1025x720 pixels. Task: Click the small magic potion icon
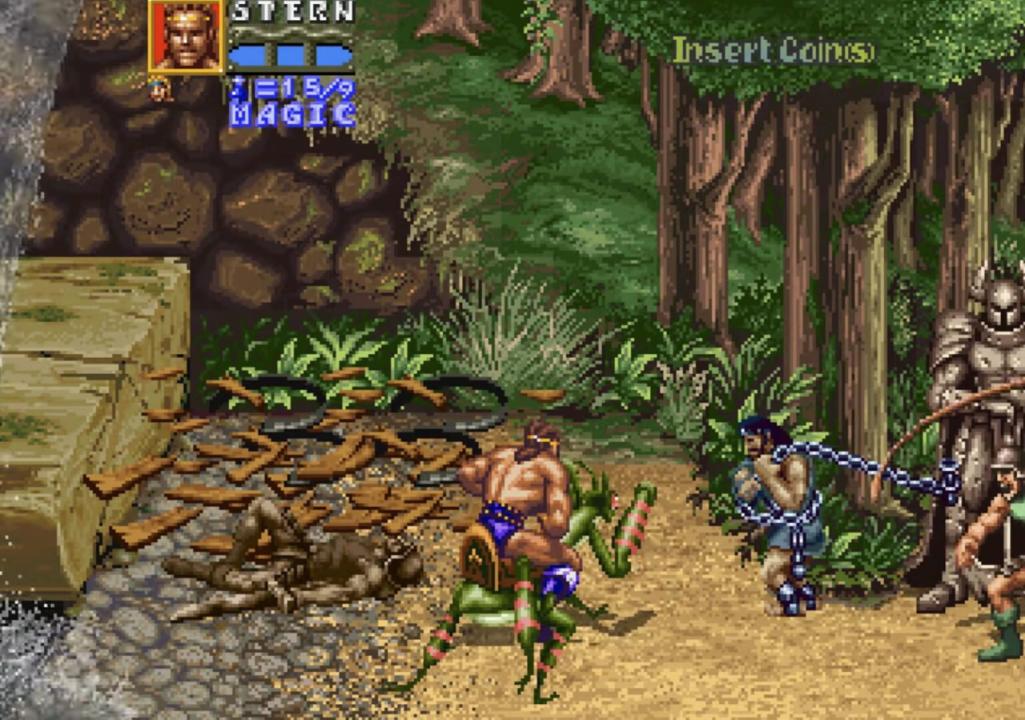point(159,90)
